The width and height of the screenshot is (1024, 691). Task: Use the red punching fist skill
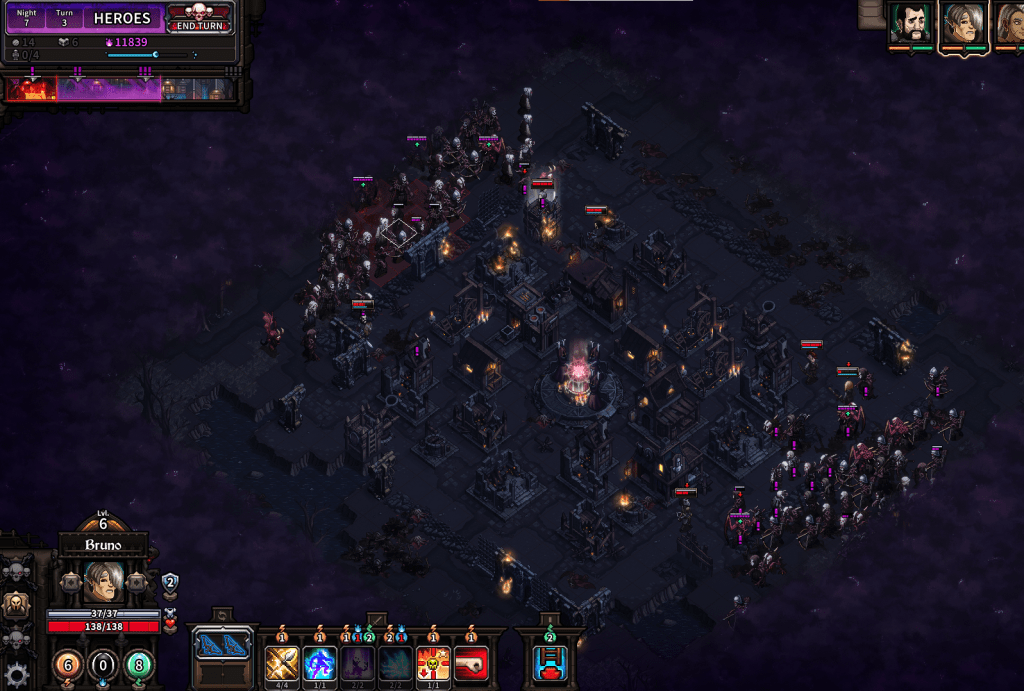[x=471, y=662]
